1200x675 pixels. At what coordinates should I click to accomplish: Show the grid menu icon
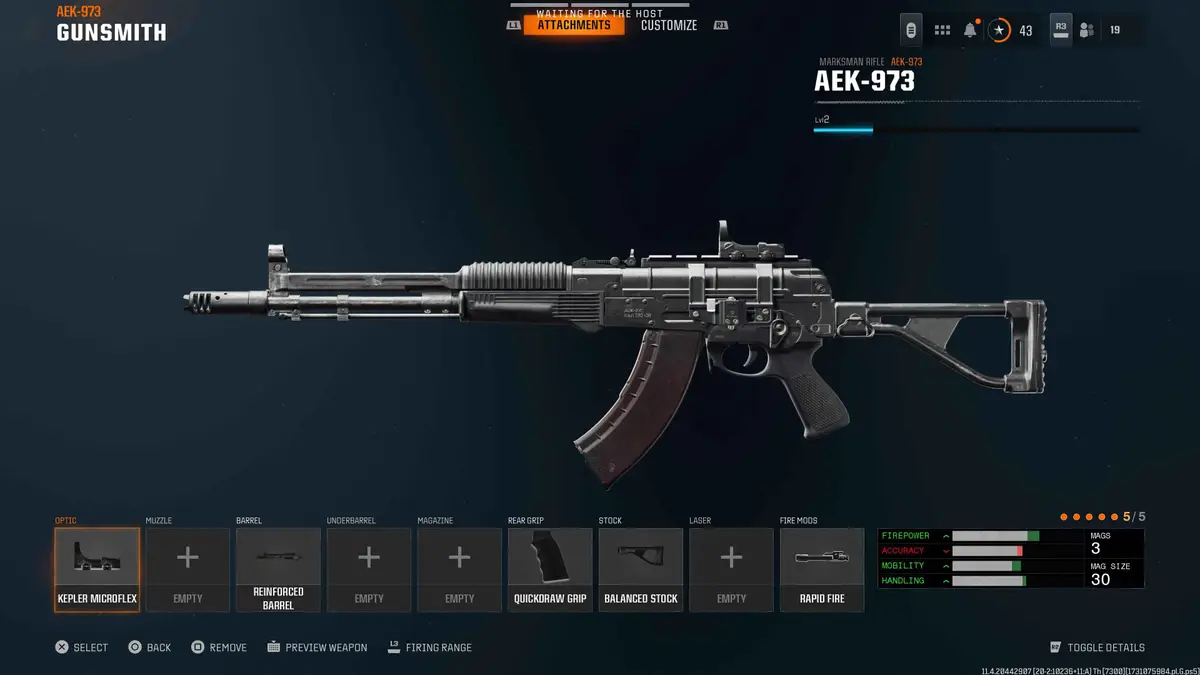pos(942,30)
